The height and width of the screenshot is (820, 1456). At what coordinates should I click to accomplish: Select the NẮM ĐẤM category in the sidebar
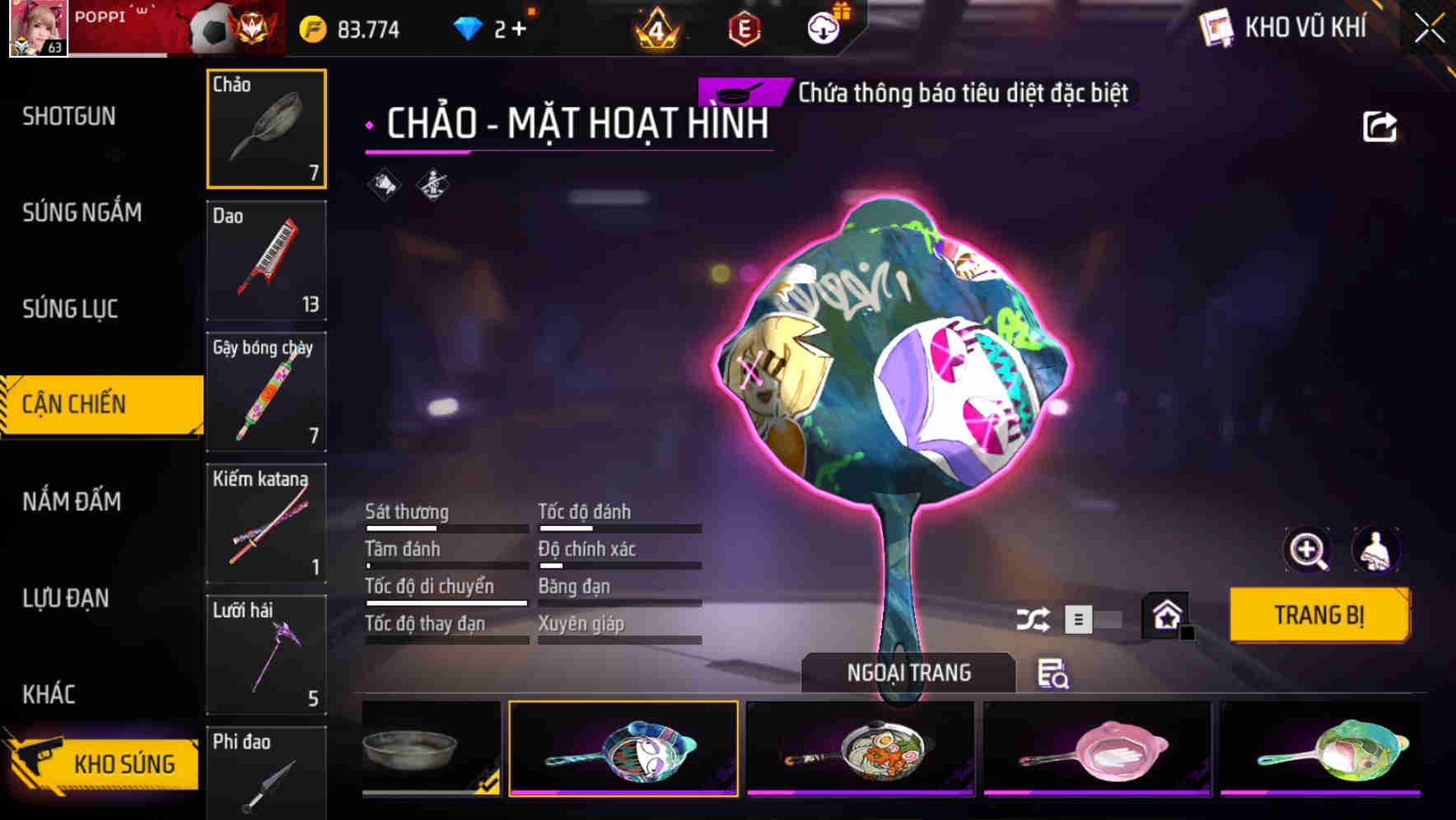(x=72, y=501)
